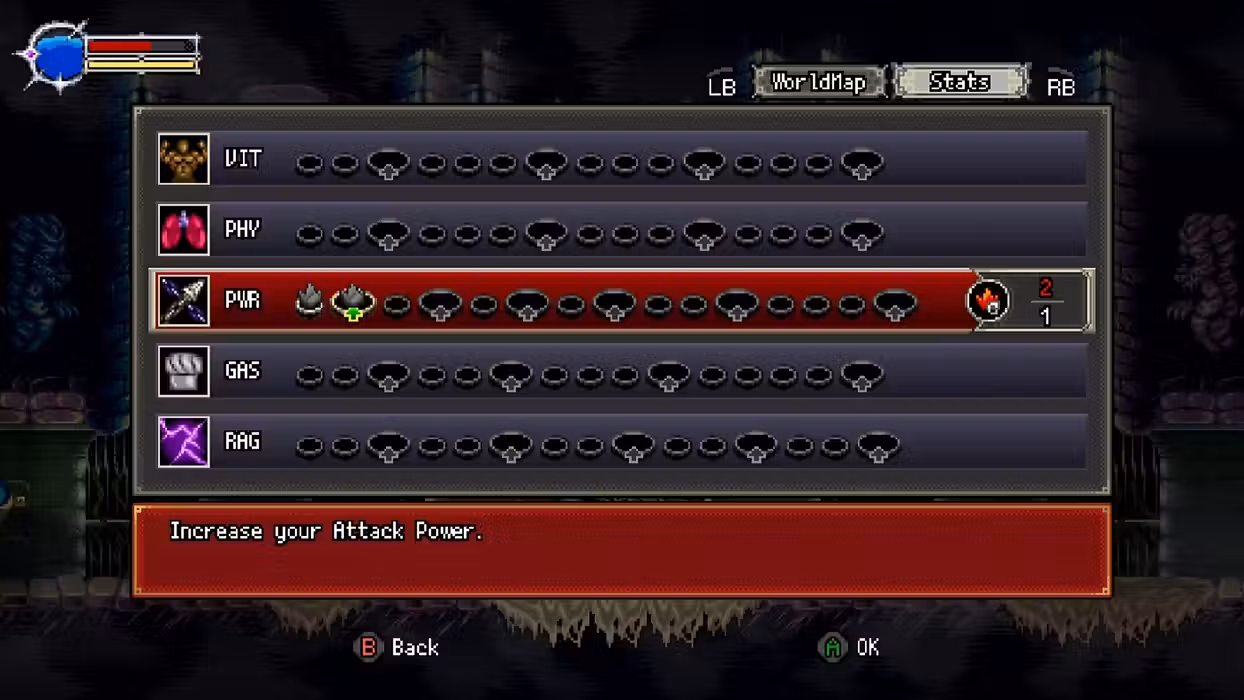Select the PWR upgrade slot with green plus
1244x700 pixels.
click(353, 301)
